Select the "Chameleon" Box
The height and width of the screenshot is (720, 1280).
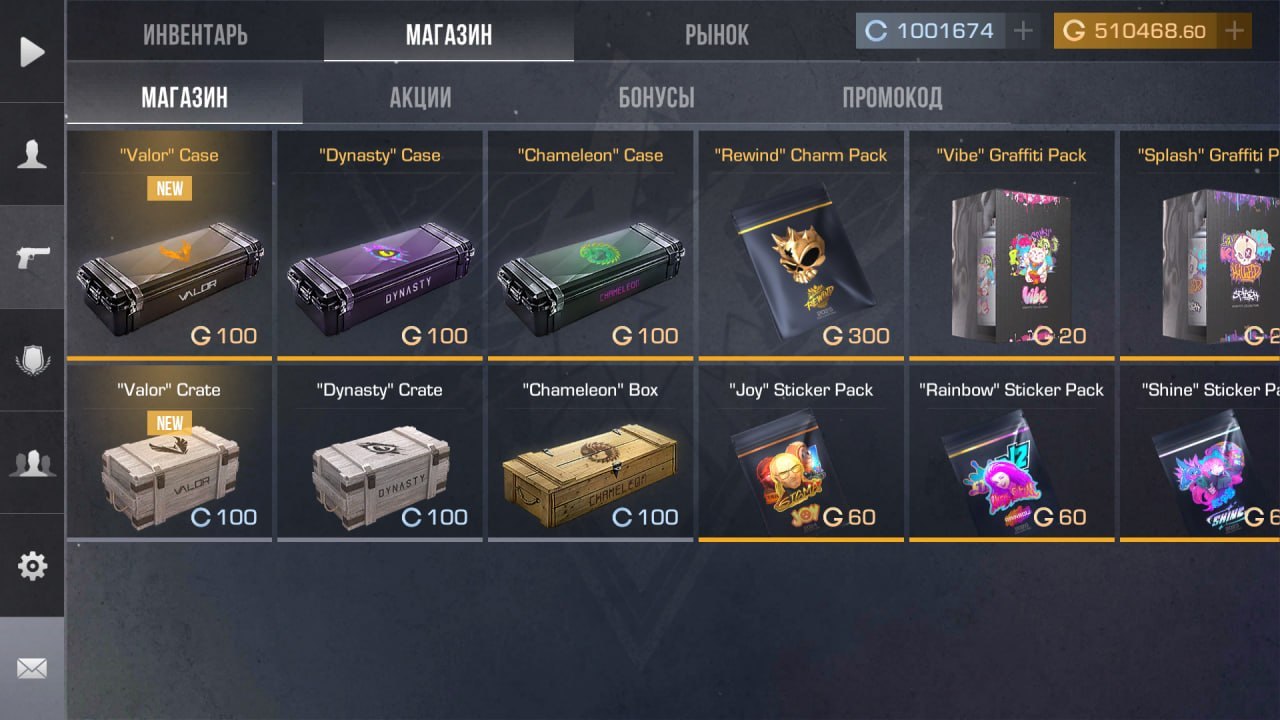point(590,455)
